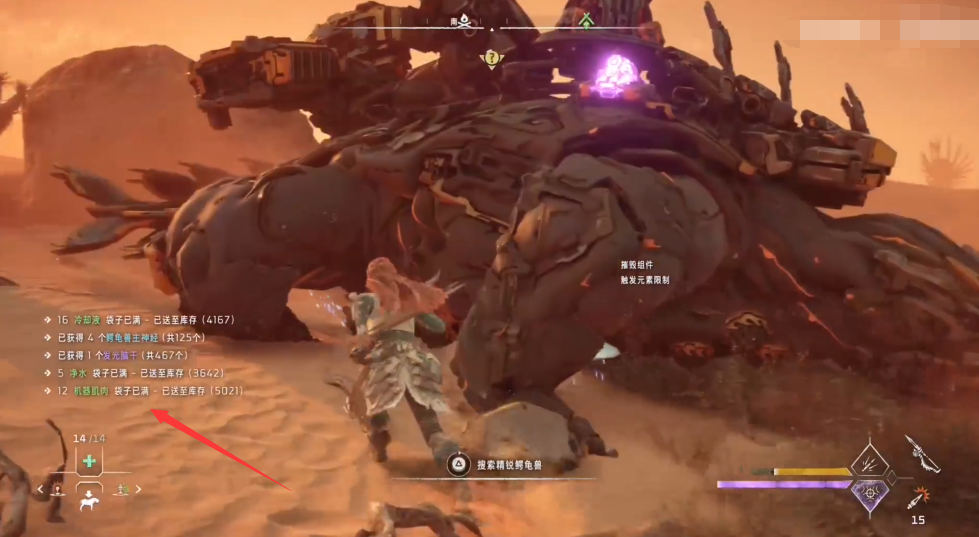
Task: Click the campfire marker on the compass
Action: [x=465, y=21]
